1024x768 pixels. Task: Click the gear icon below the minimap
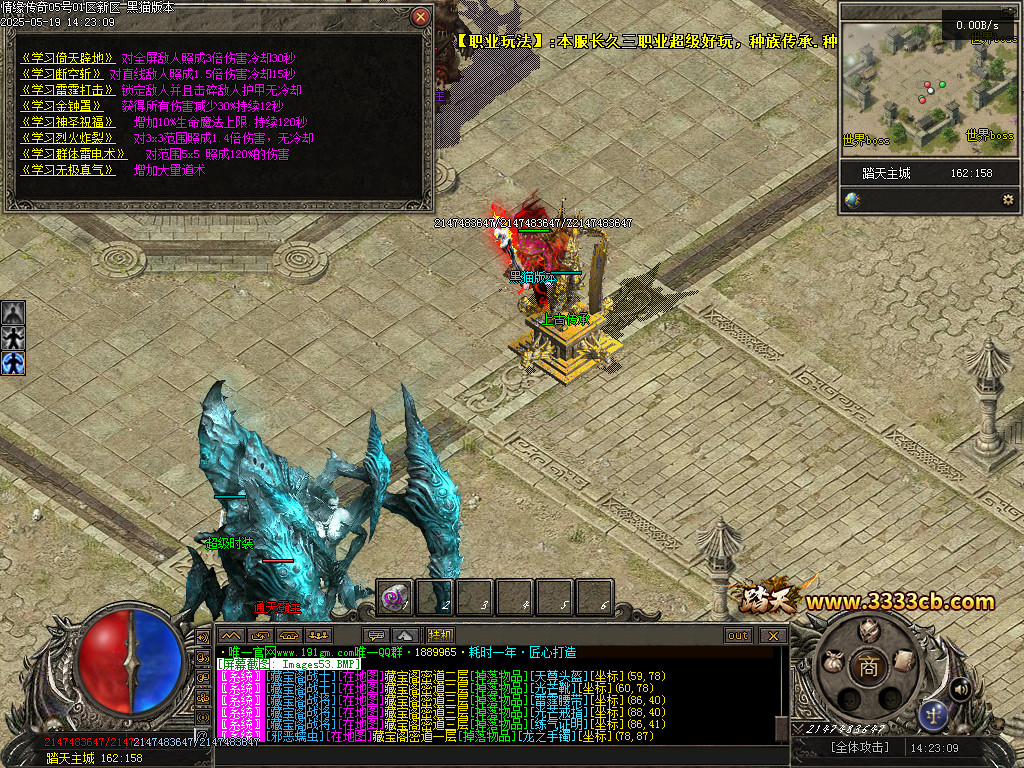pos(1008,200)
